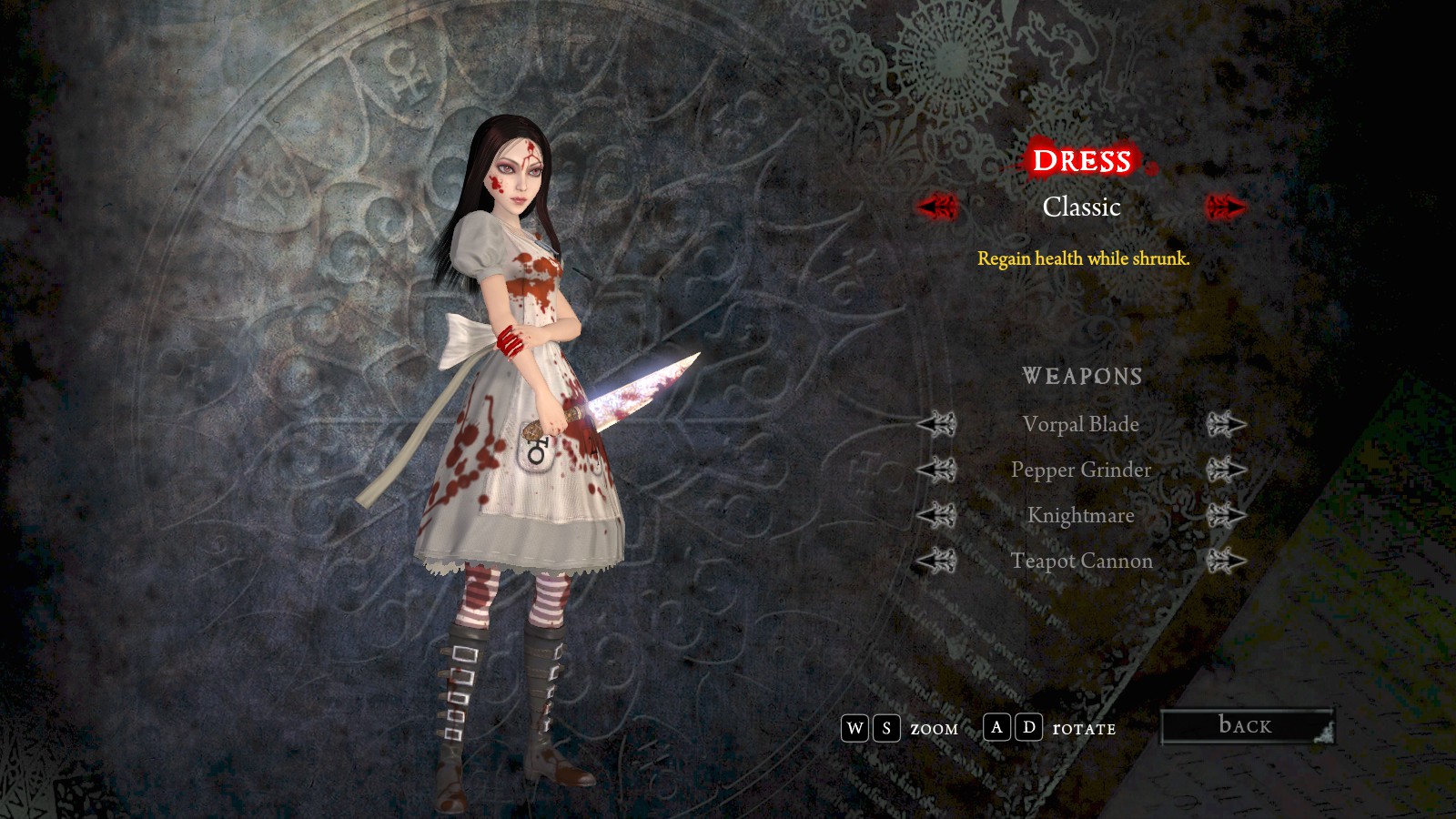The image size is (1456, 819).
Task: Switch Knightmare skin with its right arrow
Action: point(1225,515)
